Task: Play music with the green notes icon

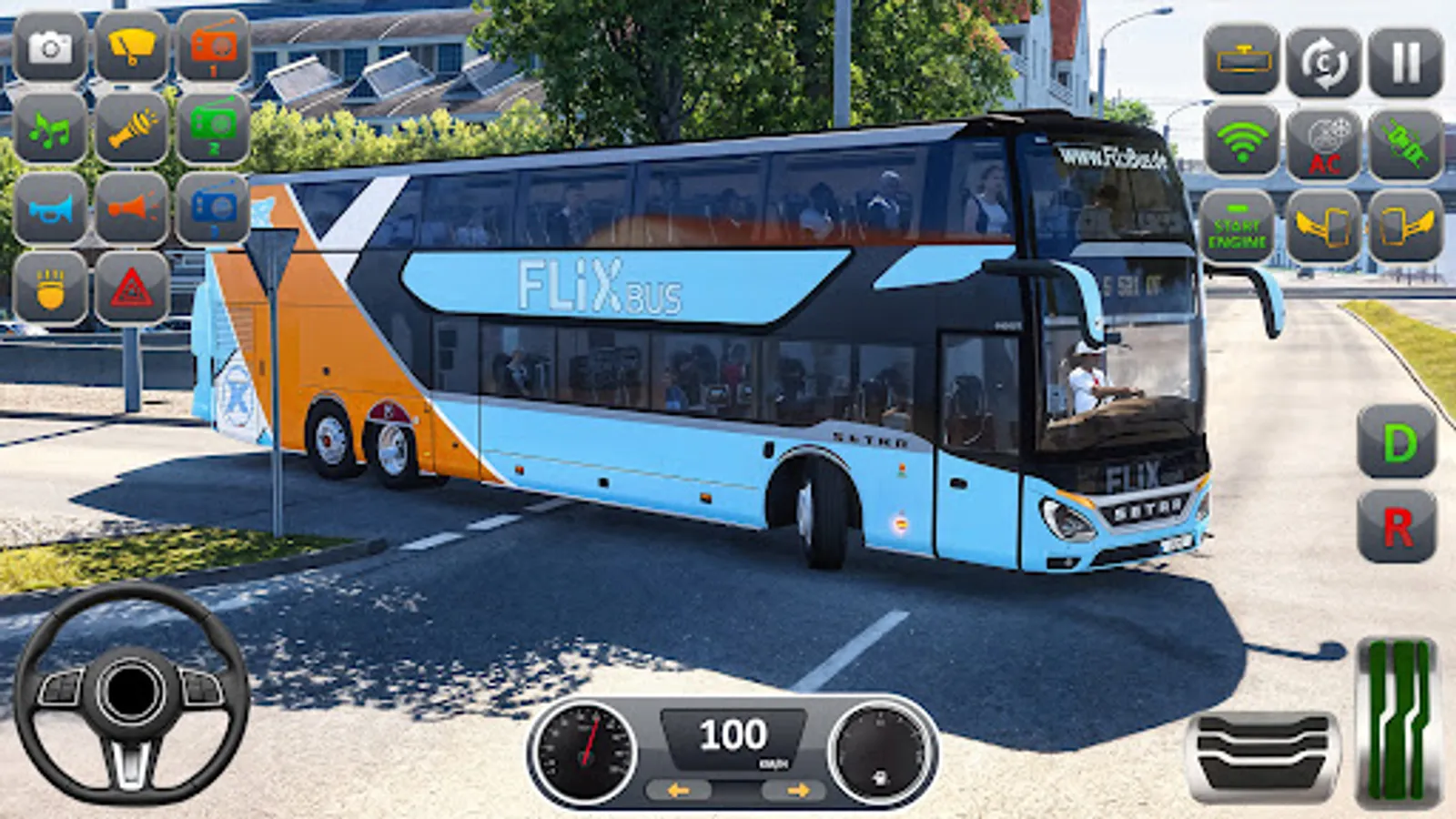Action: [x=50, y=129]
